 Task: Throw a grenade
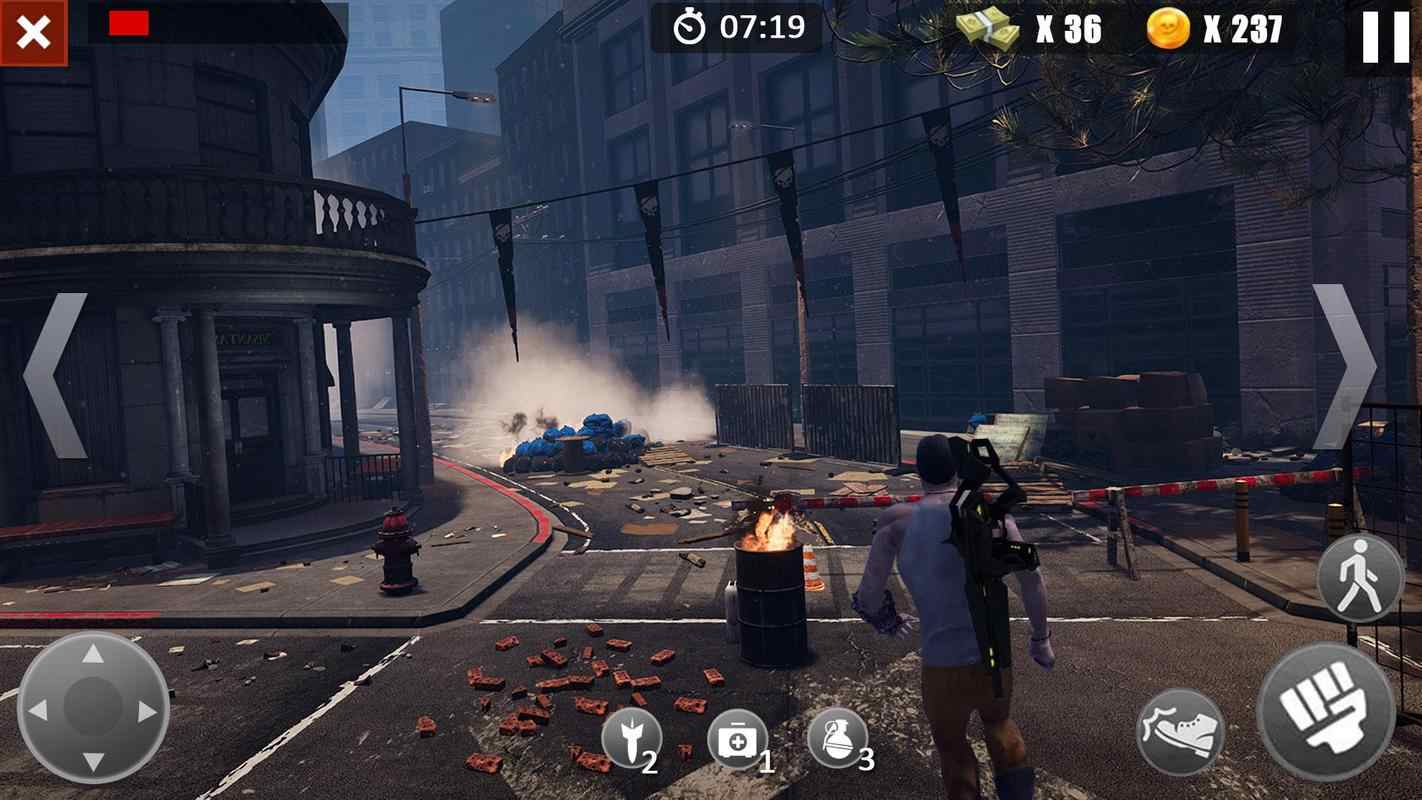tap(837, 738)
